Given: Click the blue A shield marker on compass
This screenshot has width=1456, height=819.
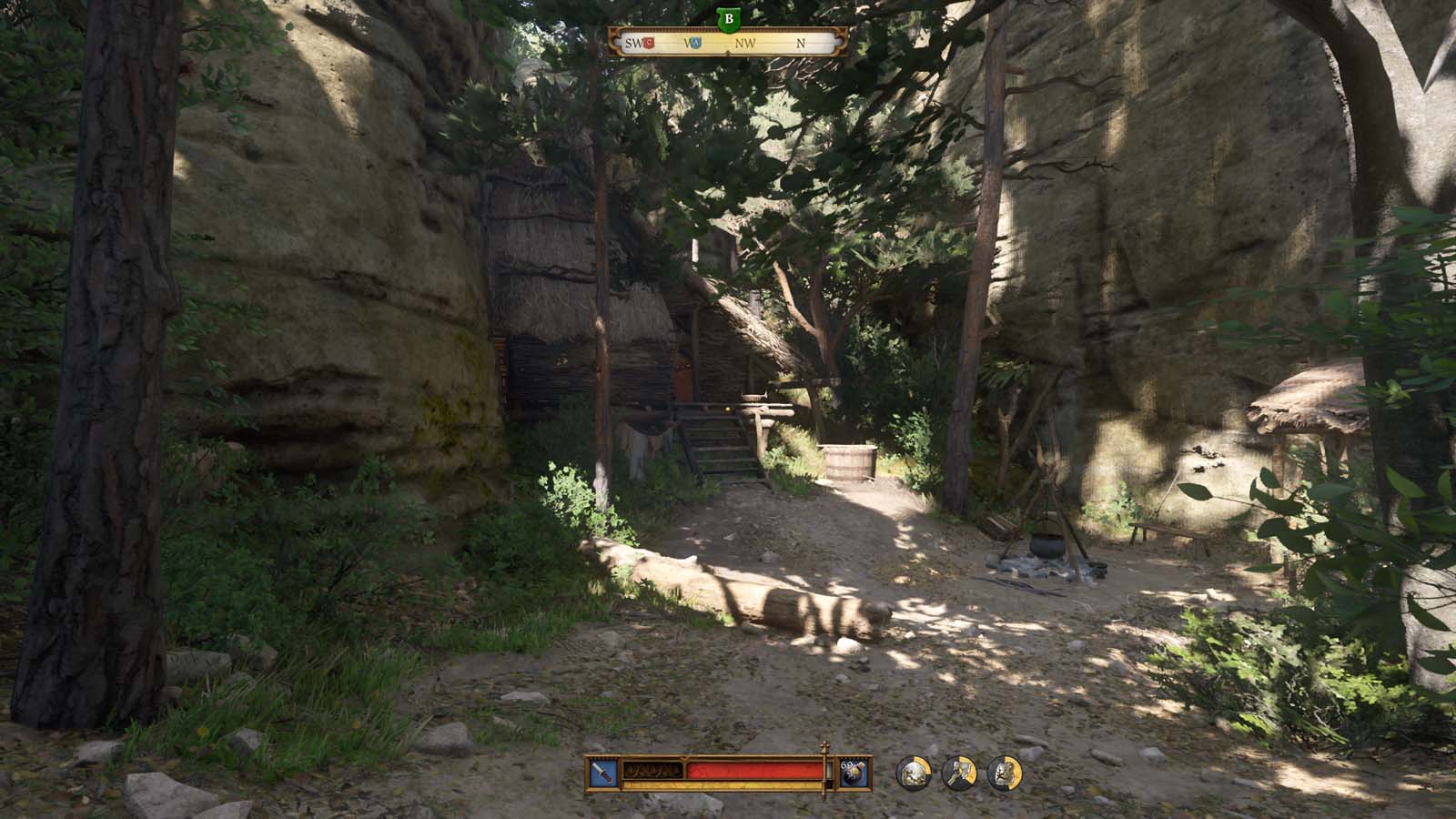Looking at the screenshot, I should [x=696, y=43].
